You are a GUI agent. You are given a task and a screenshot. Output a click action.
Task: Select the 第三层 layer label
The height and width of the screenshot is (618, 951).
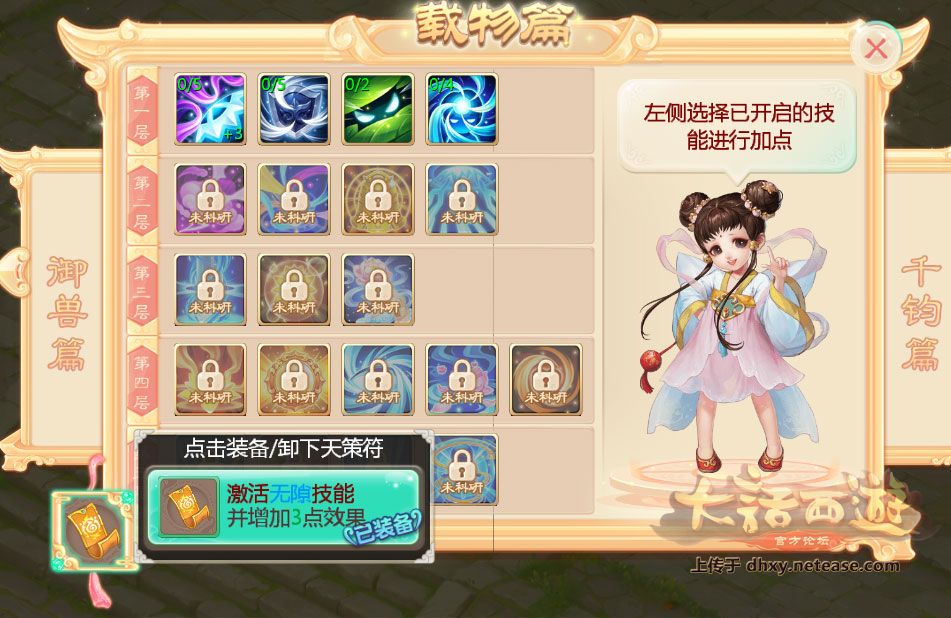coord(142,290)
